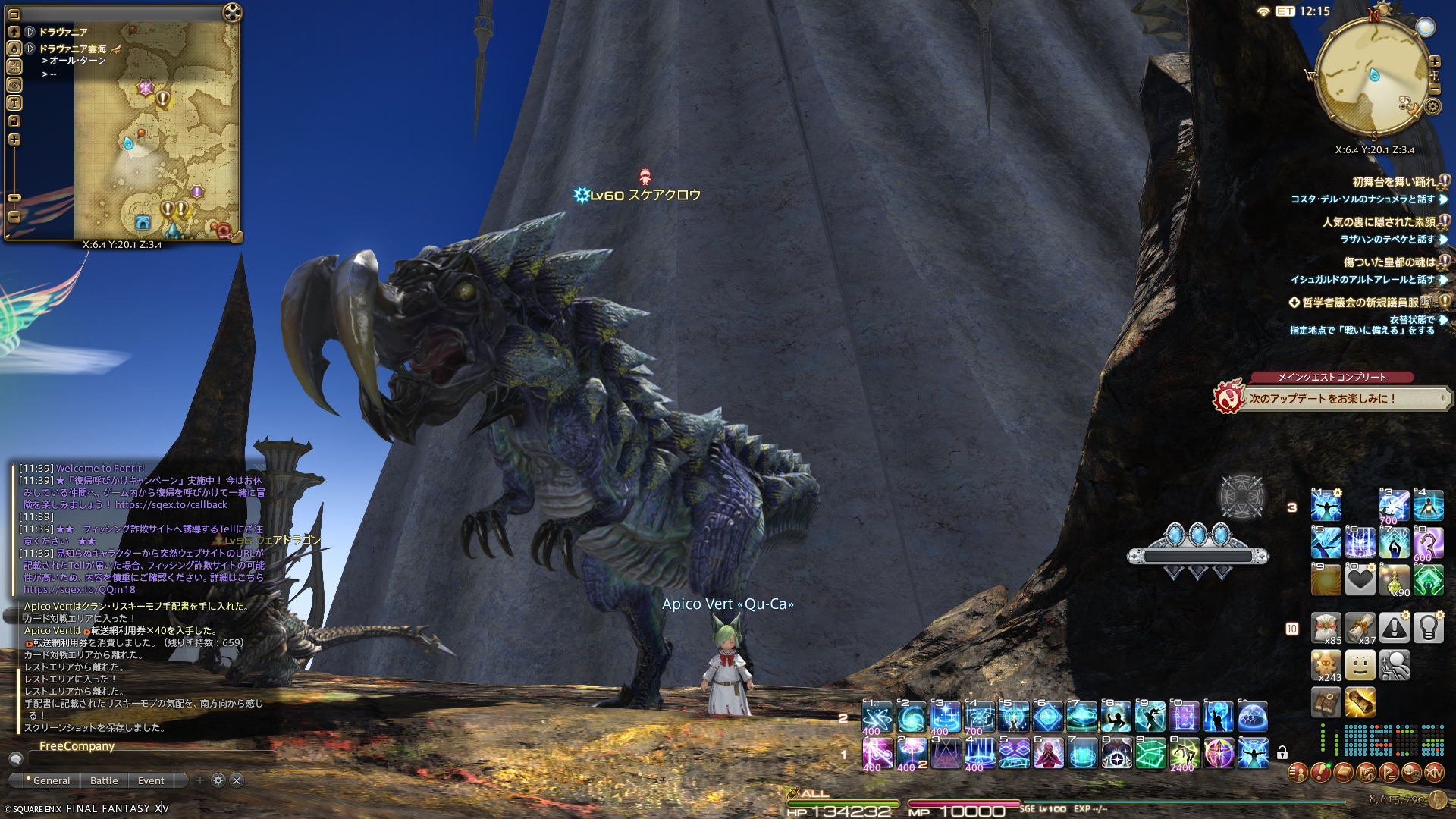Open the minimap in the corner
This screenshot has height=819, width=1456.
[x=1373, y=76]
